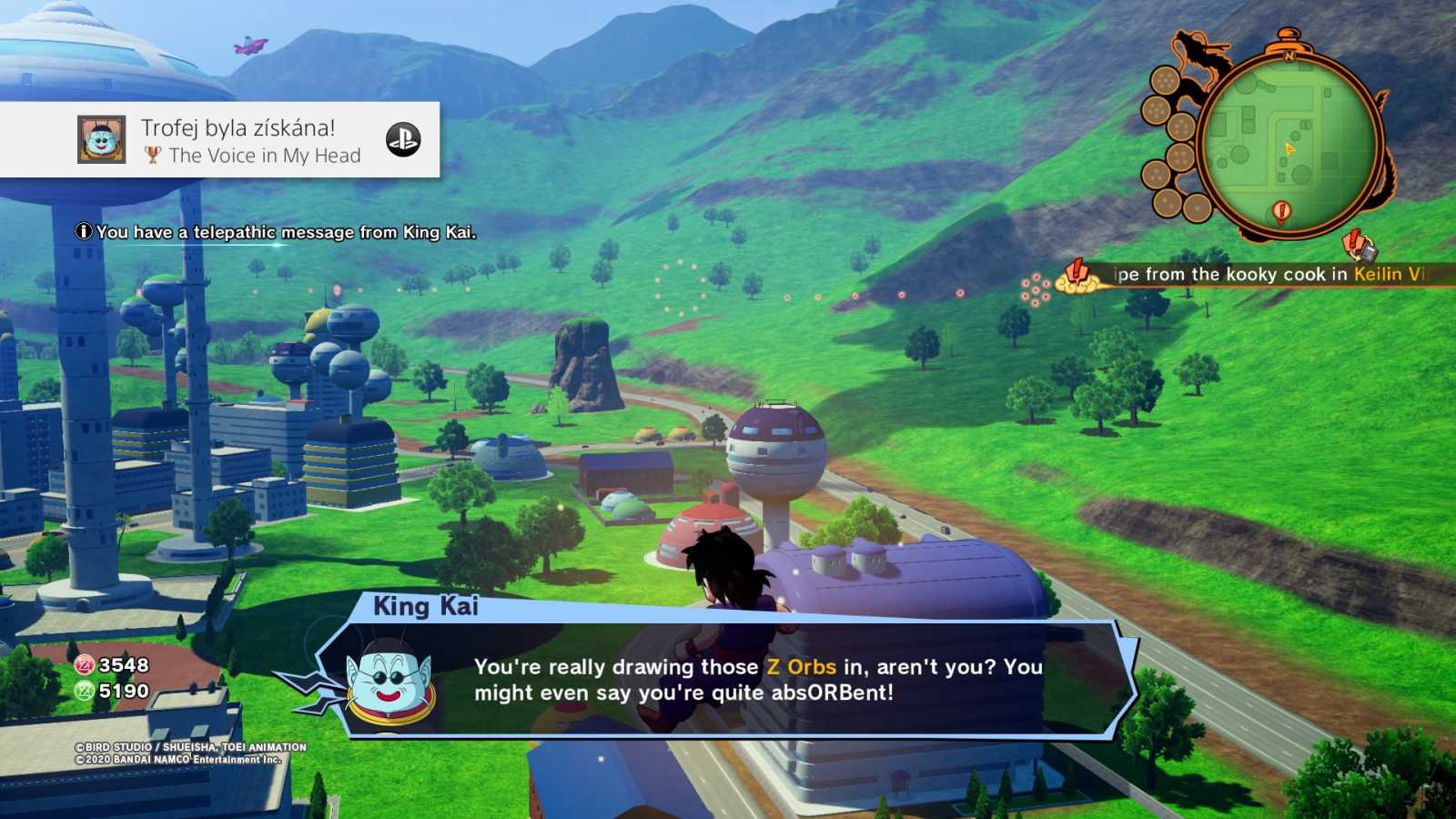This screenshot has width=1456, height=819.
Task: Click the PlayStation logo on the notification
Action: (403, 139)
